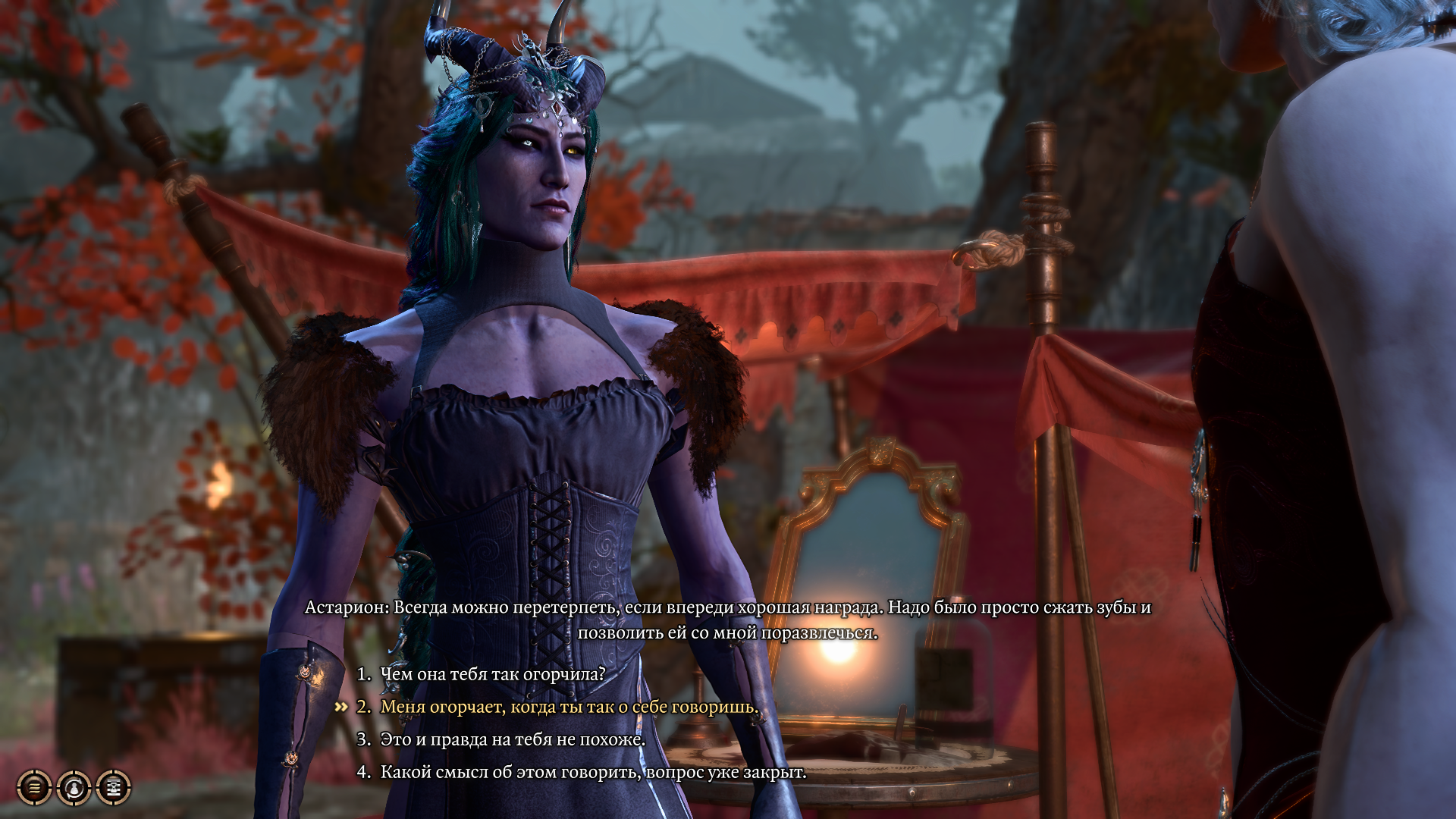The width and height of the screenshot is (1456, 819).
Task: Click the character swap button with circular arrows
Action: tap(74, 788)
